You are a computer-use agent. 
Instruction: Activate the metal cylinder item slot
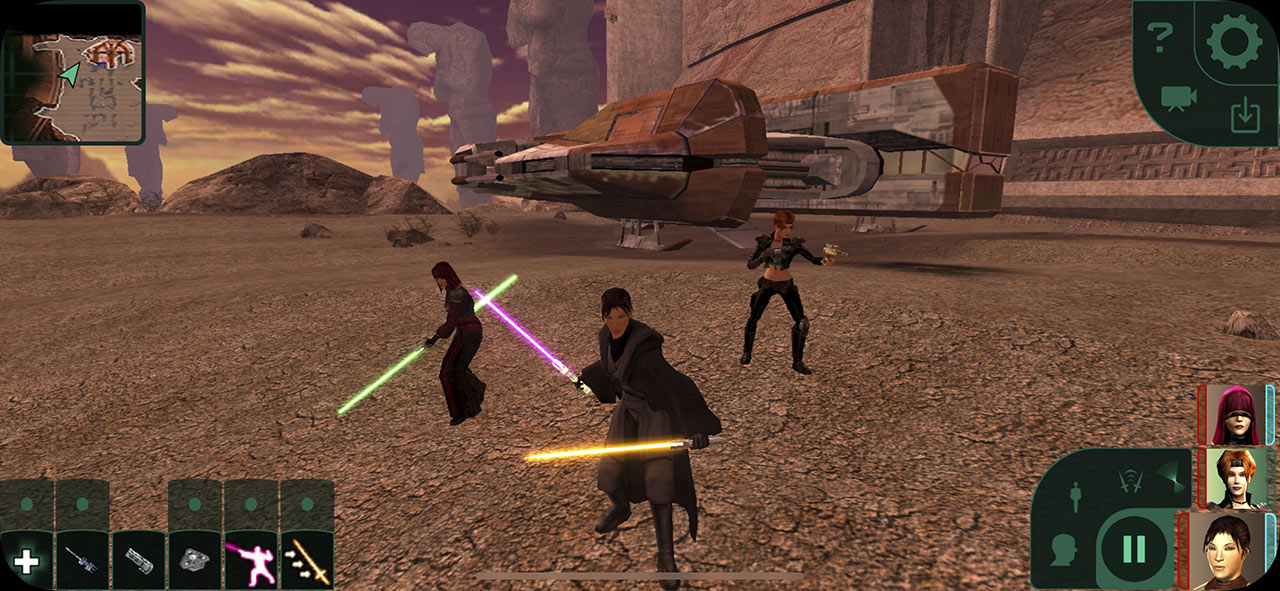[x=138, y=561]
